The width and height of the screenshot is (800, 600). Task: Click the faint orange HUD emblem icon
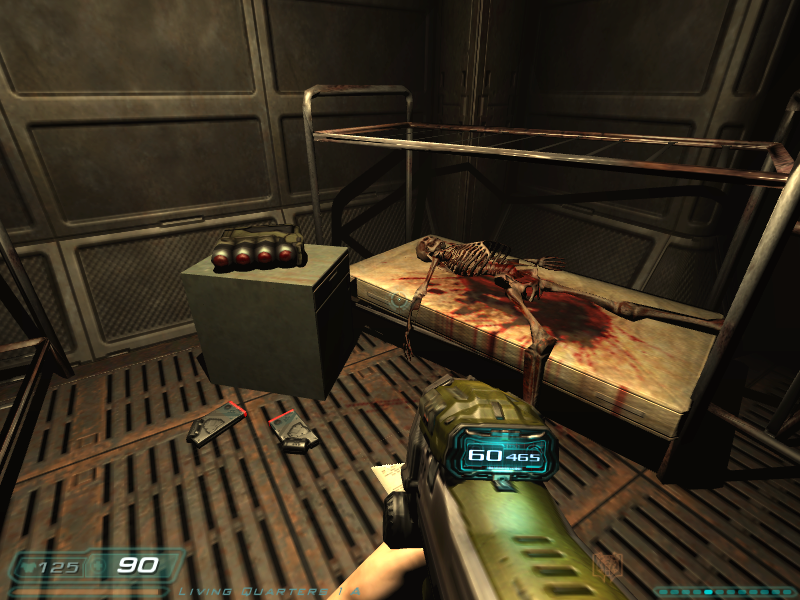click(607, 567)
